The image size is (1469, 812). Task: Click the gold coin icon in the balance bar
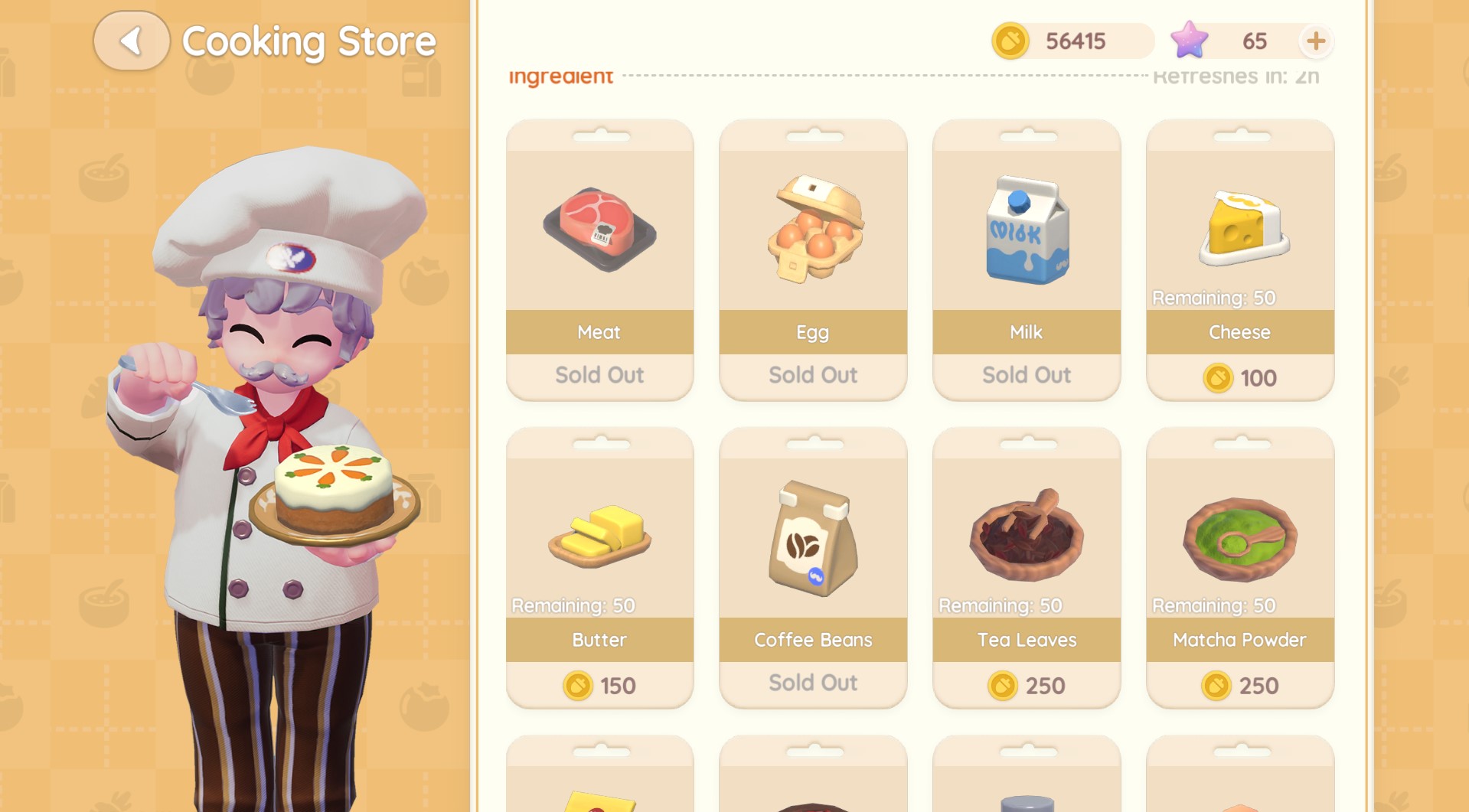[x=1010, y=41]
